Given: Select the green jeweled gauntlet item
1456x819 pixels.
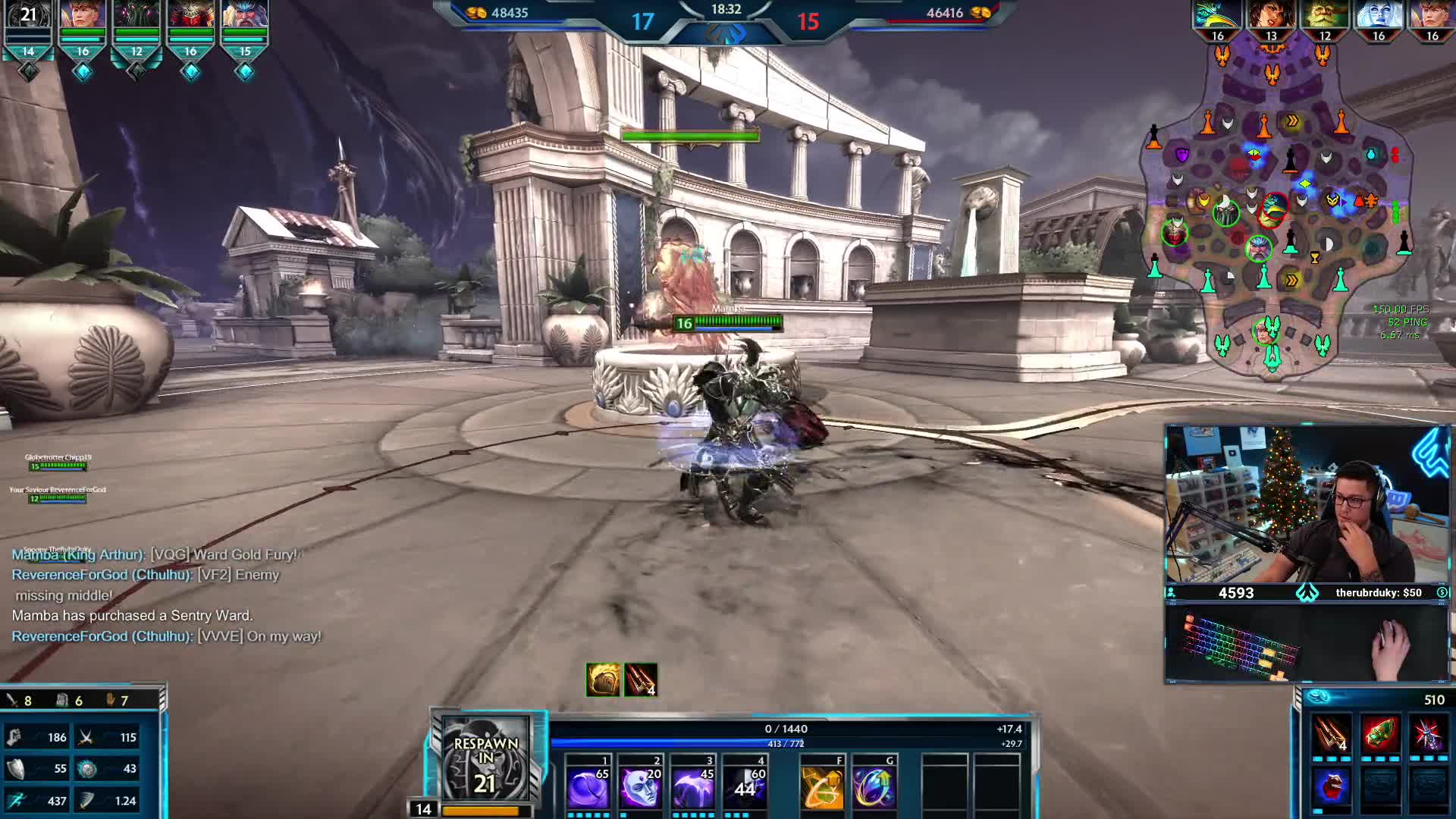Looking at the screenshot, I should (x=1379, y=734).
